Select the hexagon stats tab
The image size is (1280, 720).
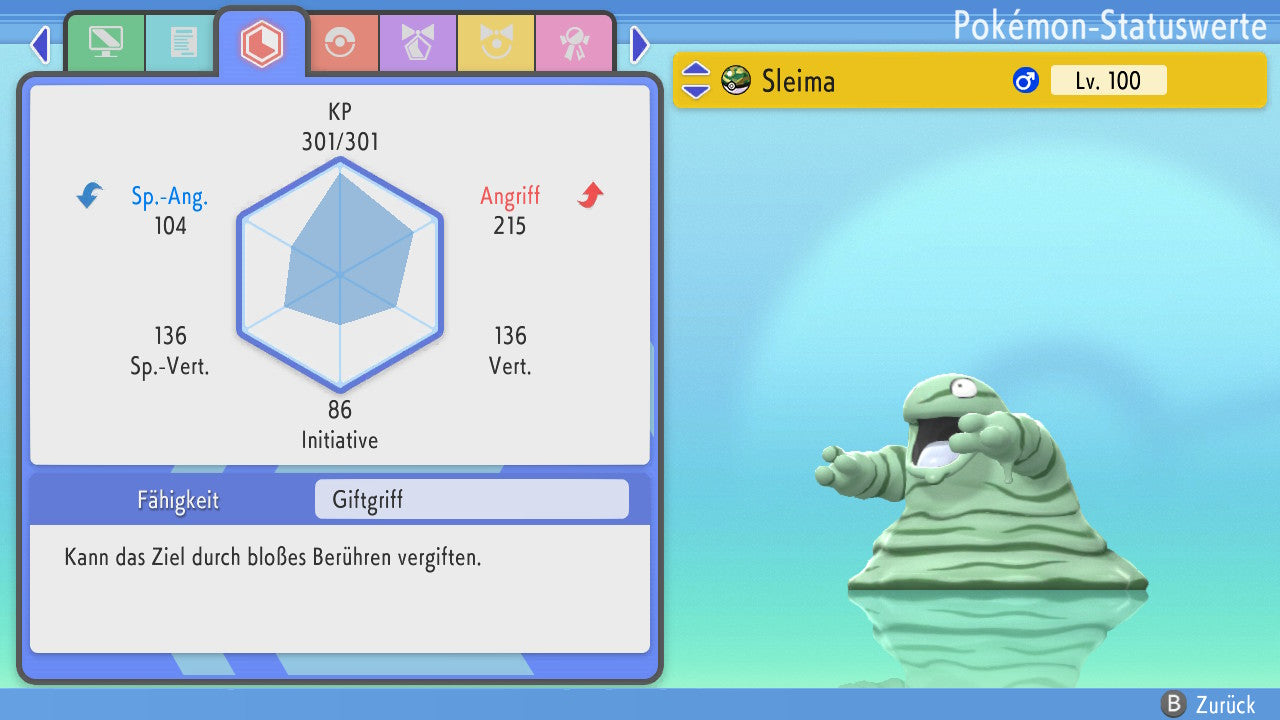click(x=261, y=43)
